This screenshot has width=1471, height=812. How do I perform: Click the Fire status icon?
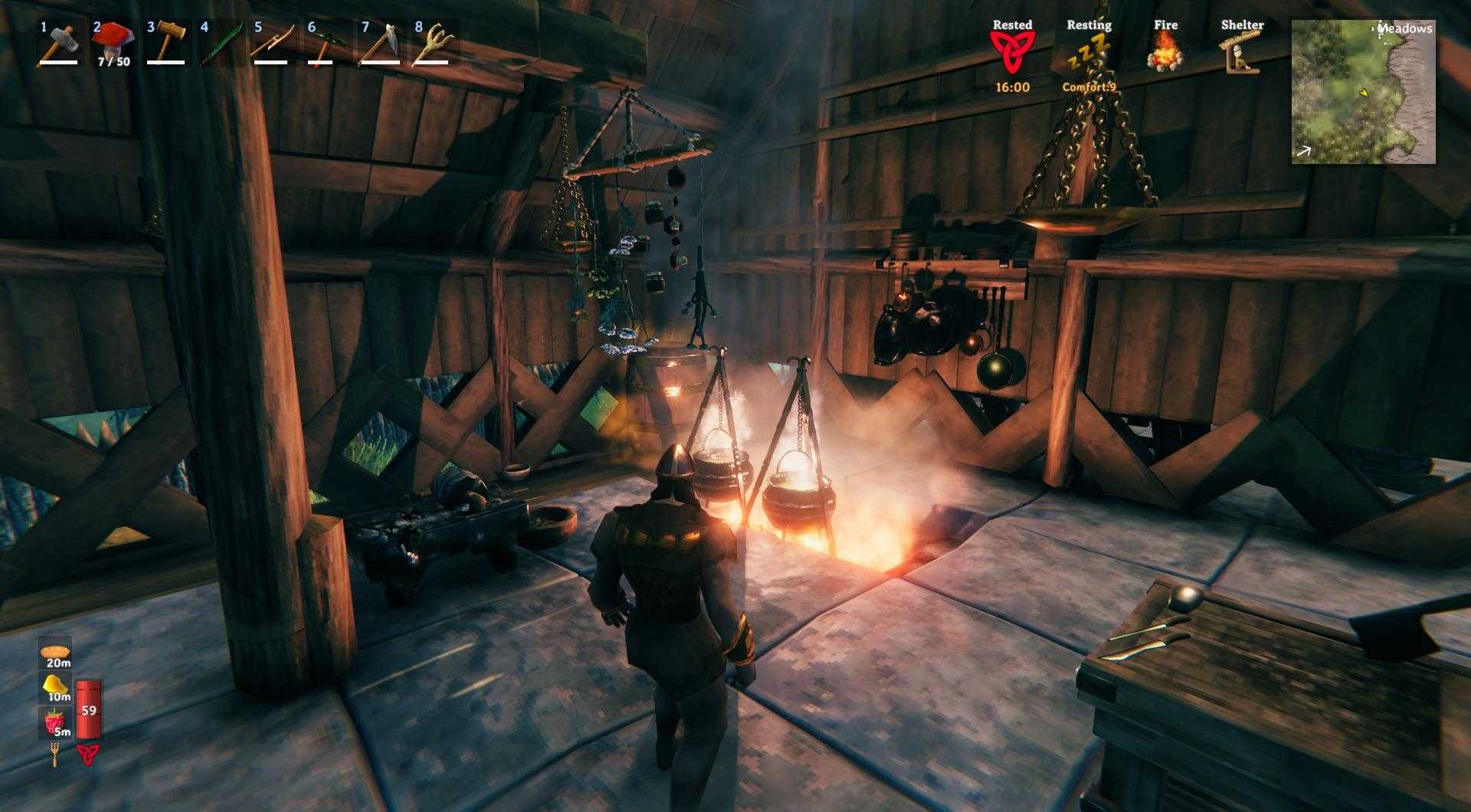point(1165,52)
